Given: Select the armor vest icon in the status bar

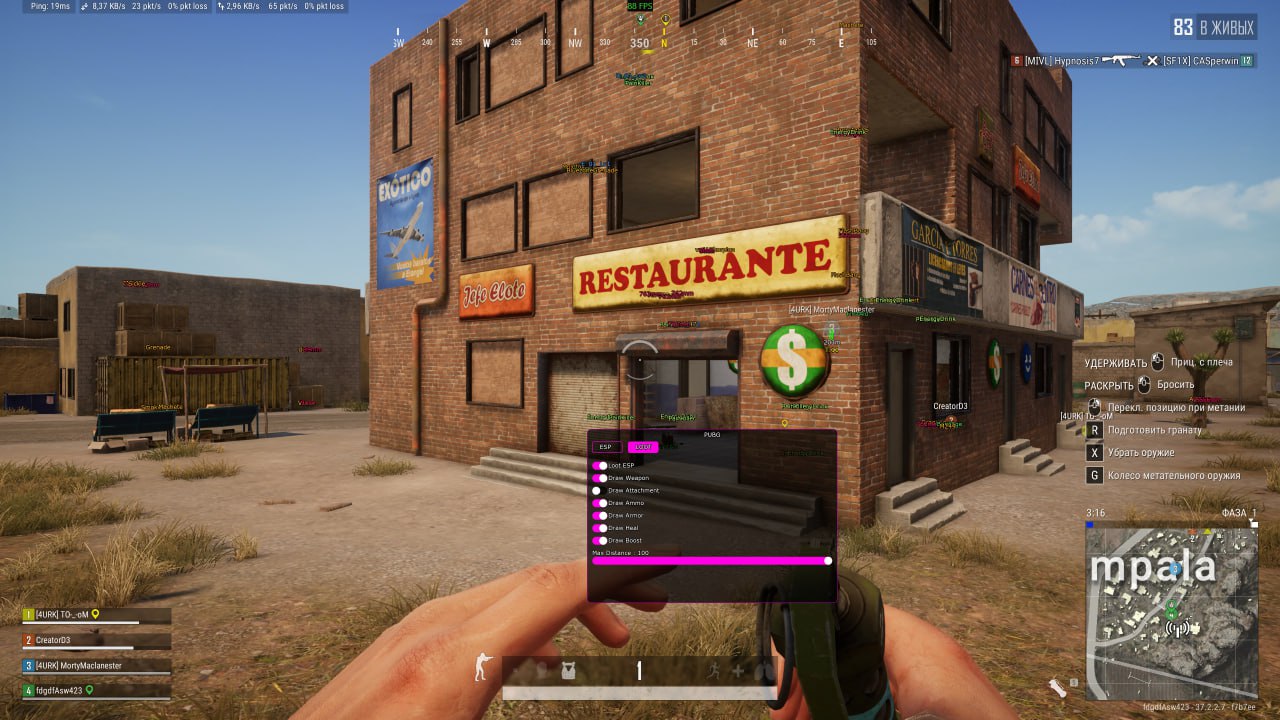Looking at the screenshot, I should [x=568, y=671].
